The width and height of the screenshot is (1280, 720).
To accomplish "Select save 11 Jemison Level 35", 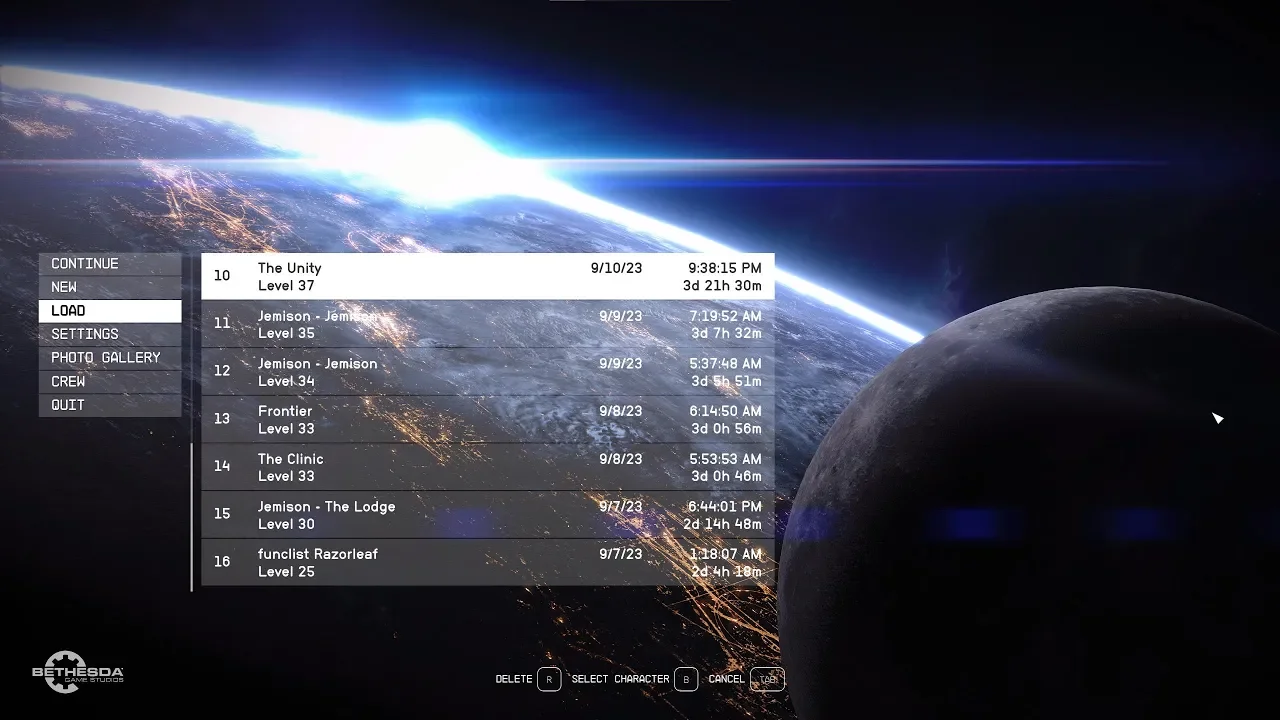I will point(487,324).
